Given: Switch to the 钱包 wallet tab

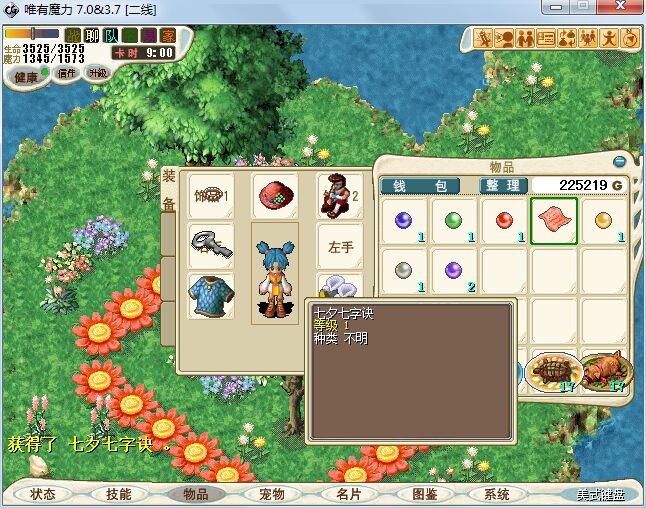Looking at the screenshot, I should click(x=419, y=185).
